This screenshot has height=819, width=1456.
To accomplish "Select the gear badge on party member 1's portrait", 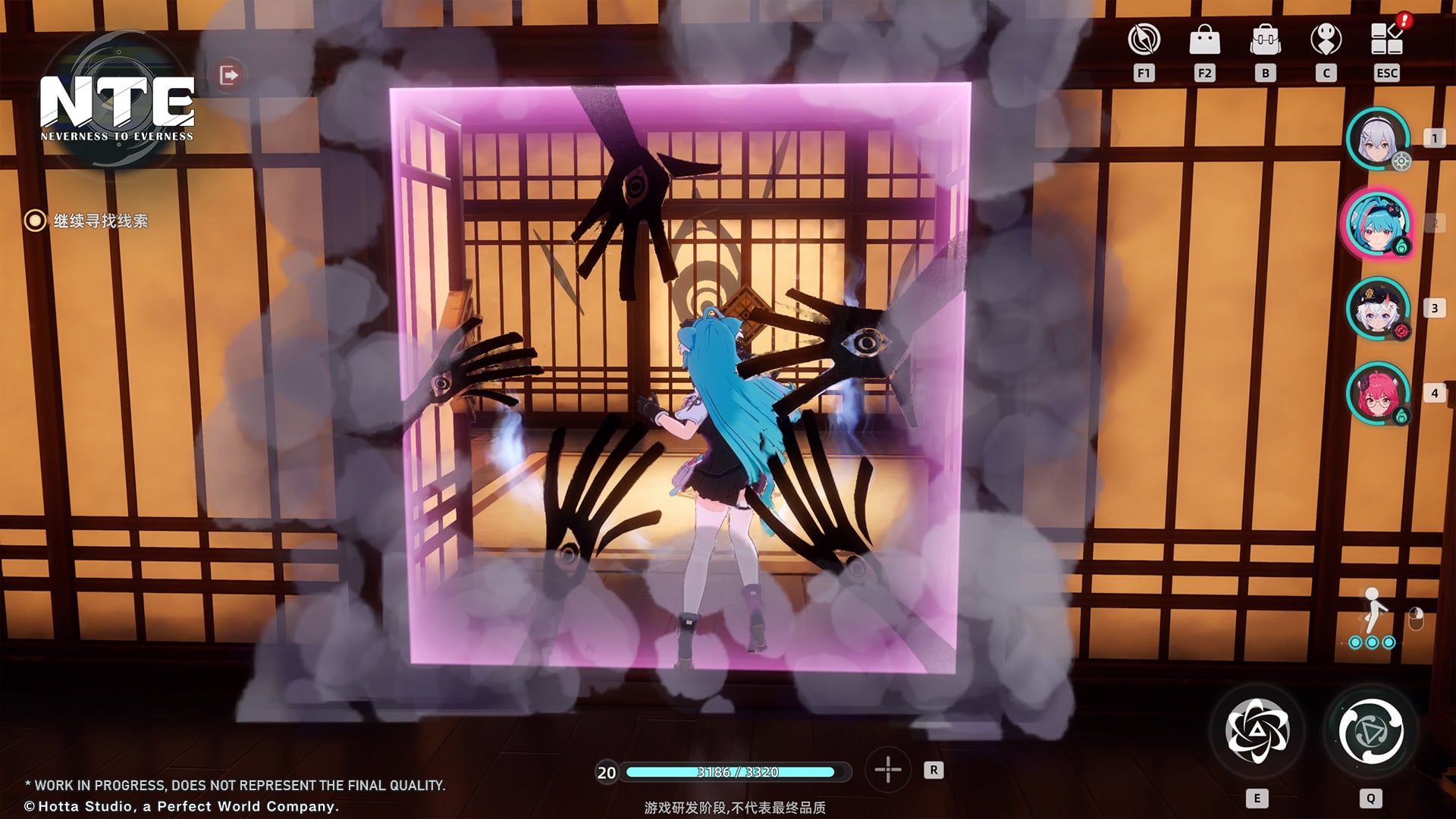I will [1404, 162].
